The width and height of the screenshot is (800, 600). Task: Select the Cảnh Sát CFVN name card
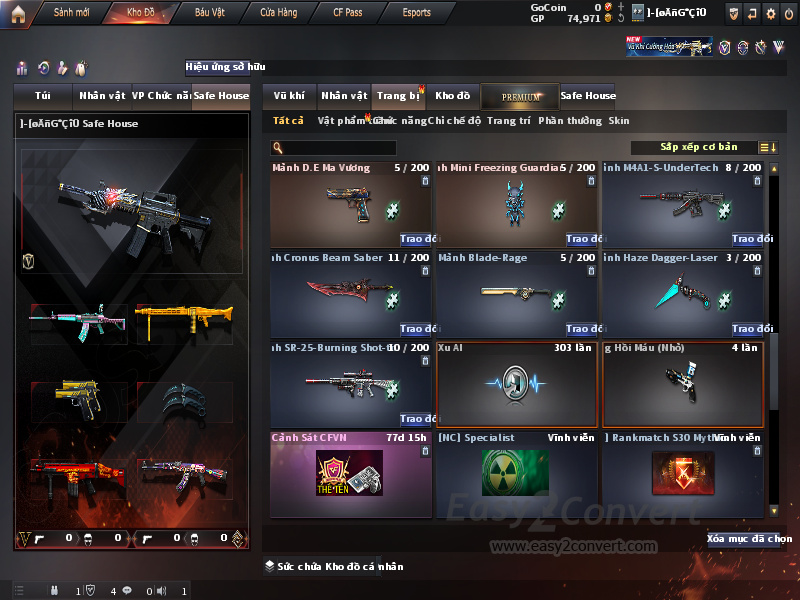(x=350, y=473)
